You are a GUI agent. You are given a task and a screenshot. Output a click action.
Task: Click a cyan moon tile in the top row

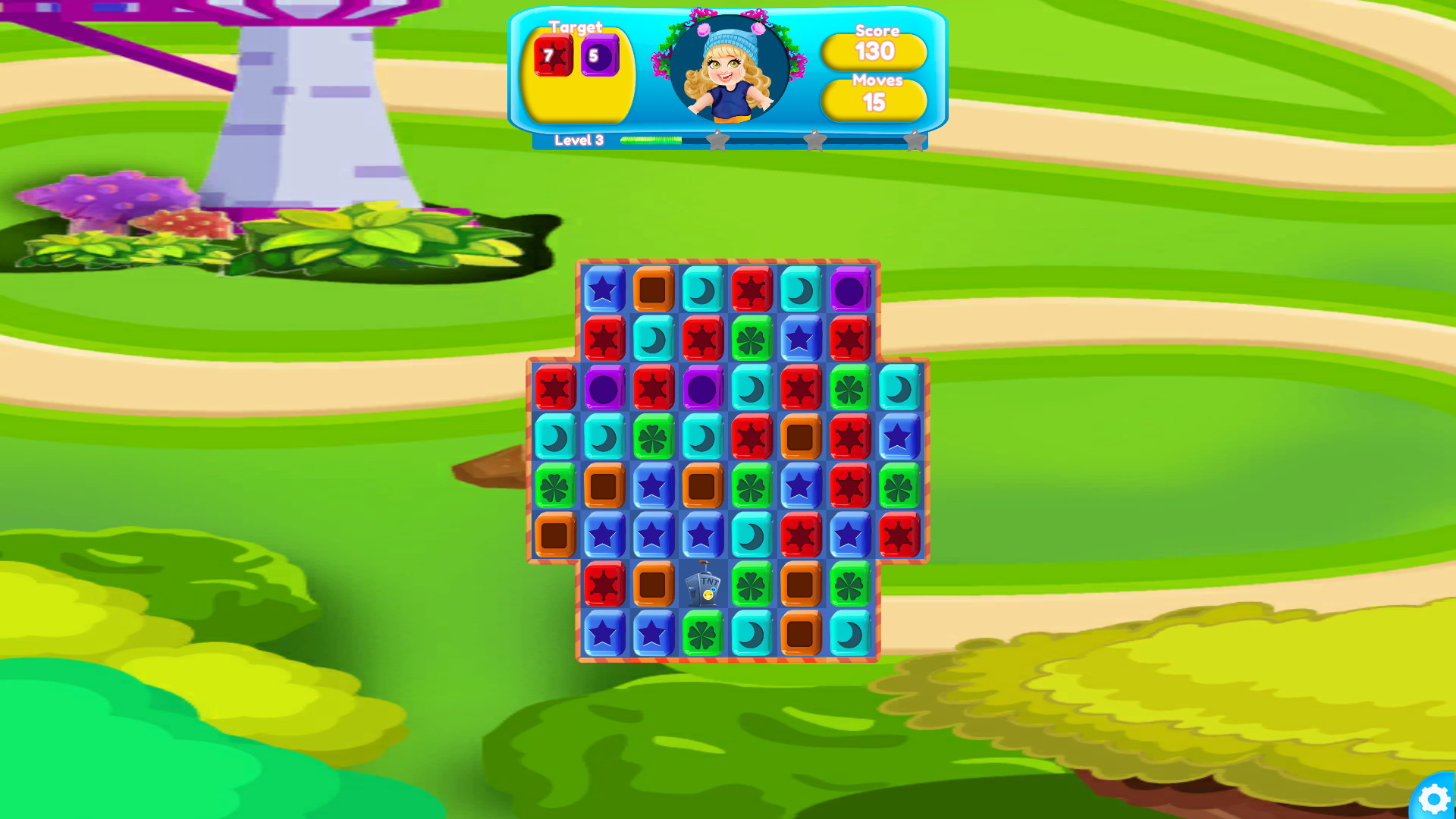(704, 288)
